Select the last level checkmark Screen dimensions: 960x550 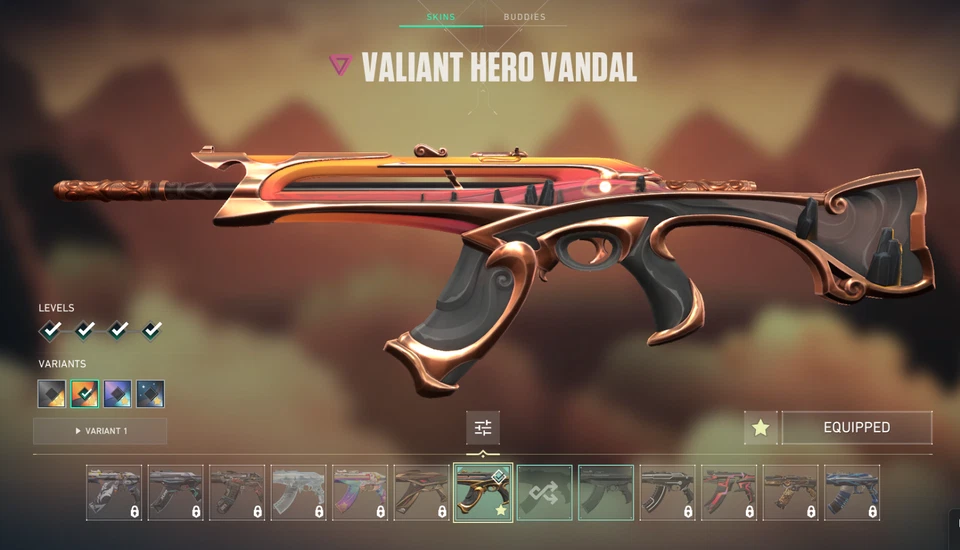[x=152, y=329]
